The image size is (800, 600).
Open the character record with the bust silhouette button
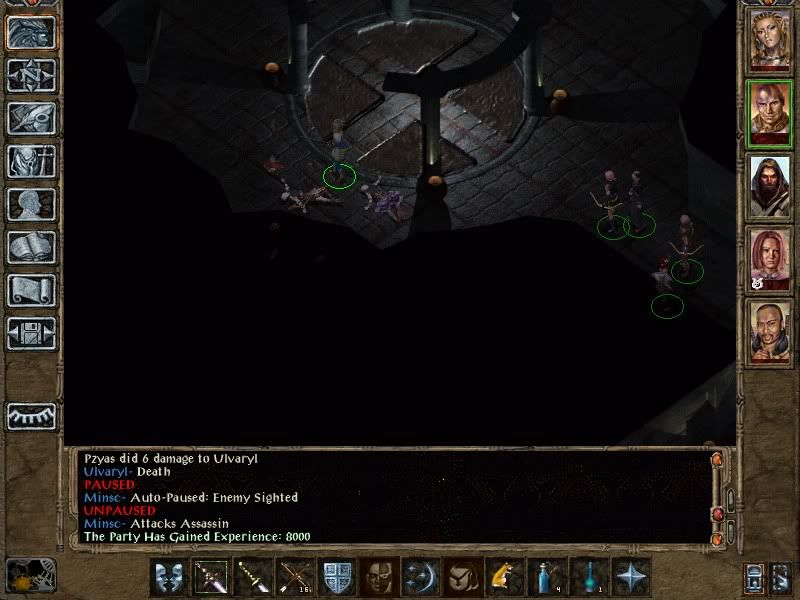point(29,204)
